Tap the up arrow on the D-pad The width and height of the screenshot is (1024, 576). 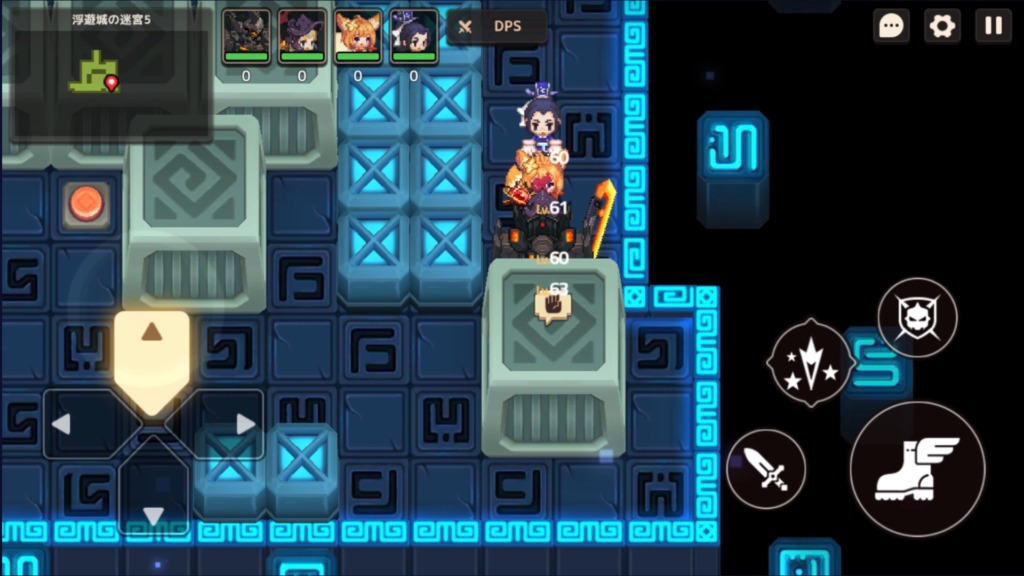pos(152,348)
